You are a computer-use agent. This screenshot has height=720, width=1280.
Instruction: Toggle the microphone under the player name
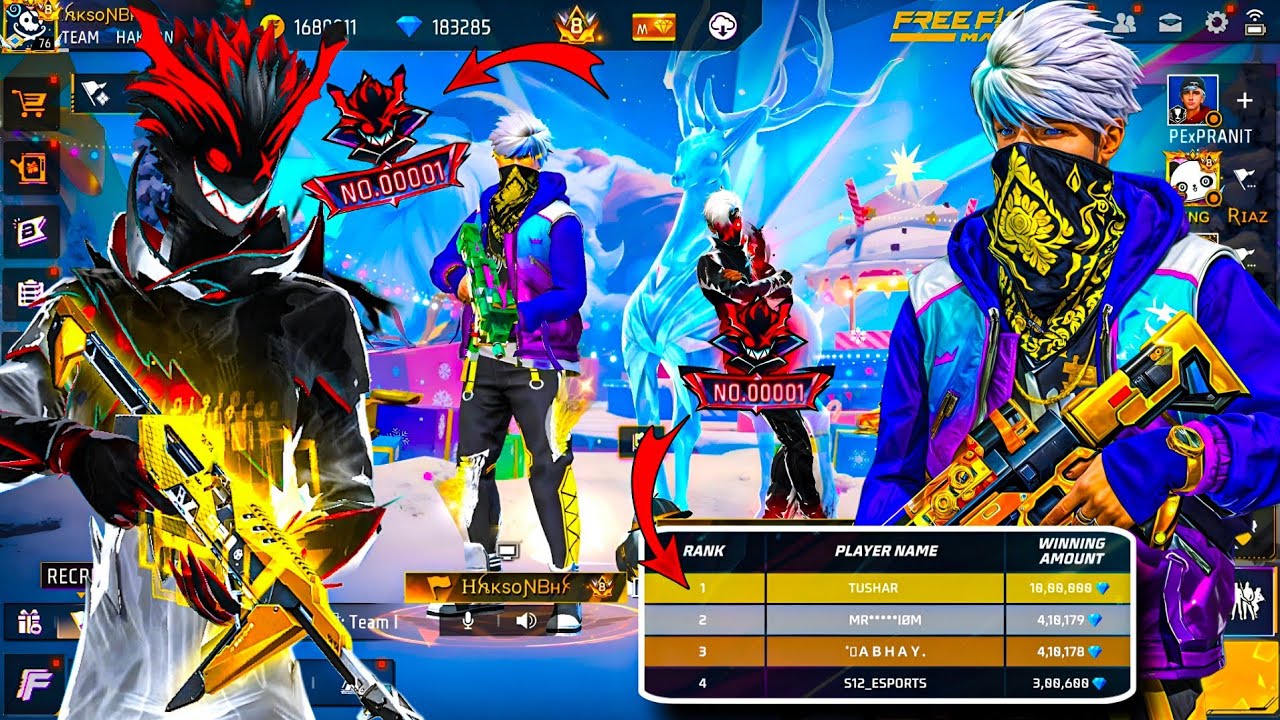pyautogui.click(x=466, y=621)
